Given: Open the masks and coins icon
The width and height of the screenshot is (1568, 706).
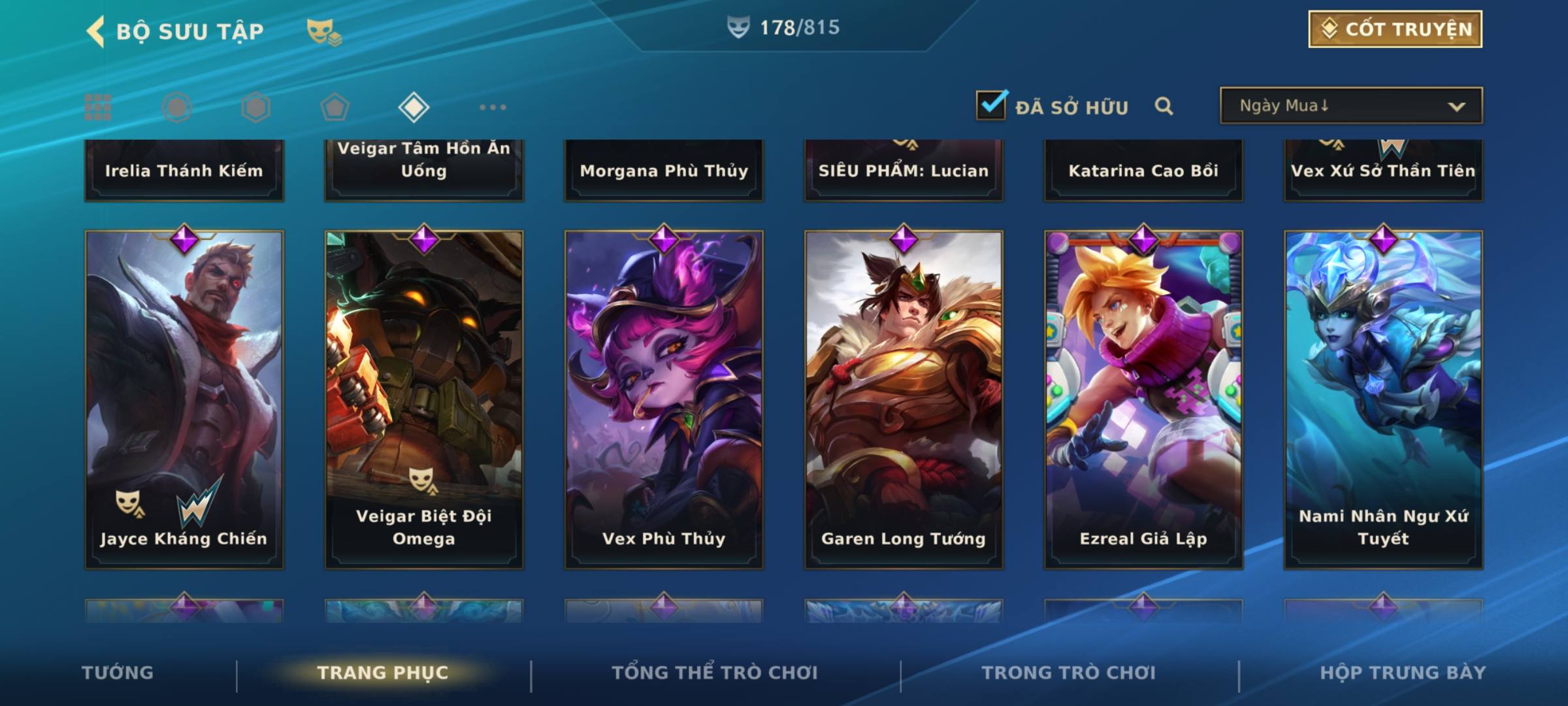Looking at the screenshot, I should [323, 31].
